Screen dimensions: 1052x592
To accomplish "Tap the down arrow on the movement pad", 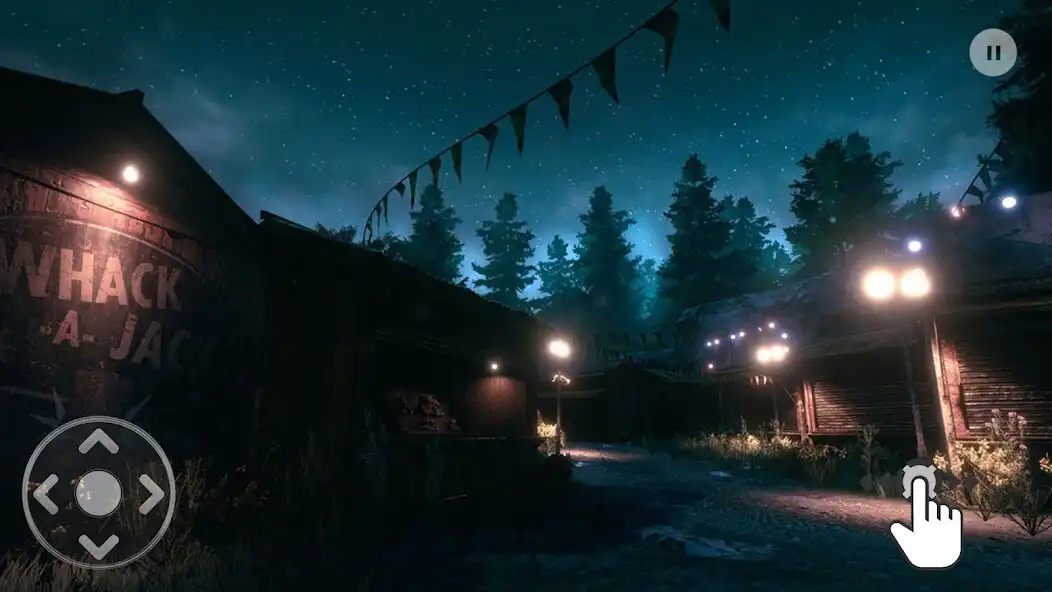I will coord(98,546).
